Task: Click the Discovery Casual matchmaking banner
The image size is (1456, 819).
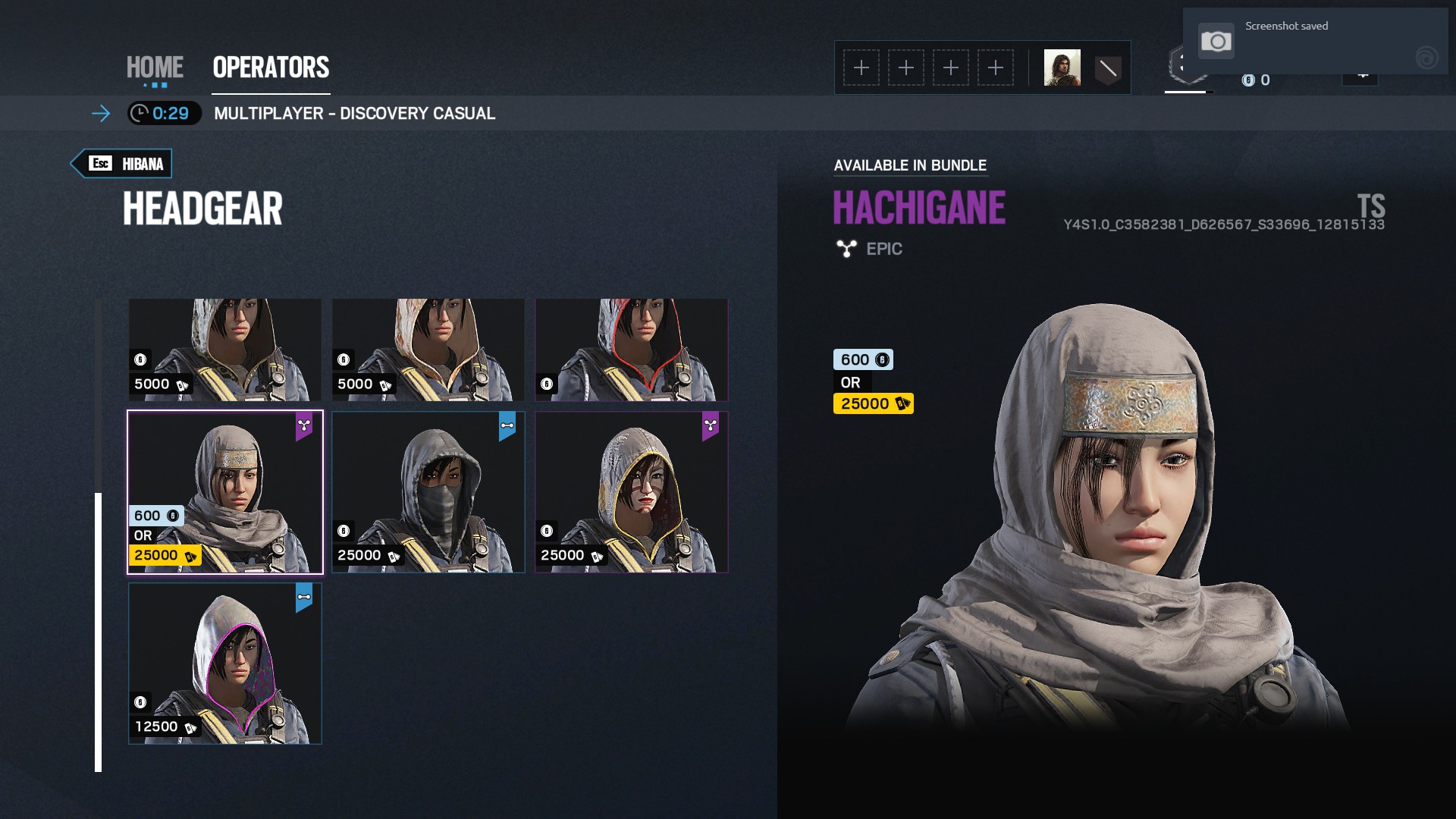Action: pyautogui.click(x=354, y=114)
